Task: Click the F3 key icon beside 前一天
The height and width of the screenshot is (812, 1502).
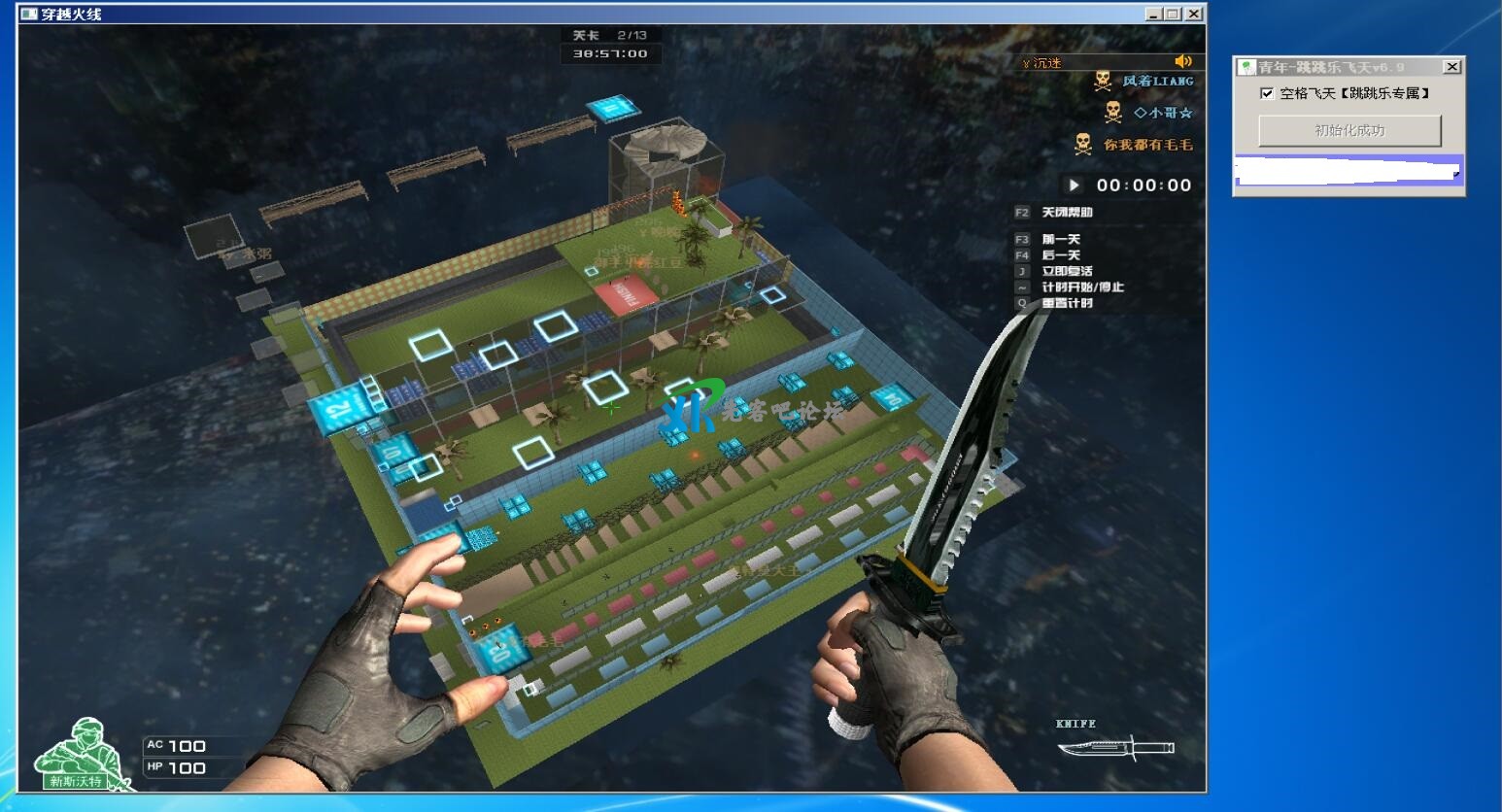Action: pos(1021,238)
